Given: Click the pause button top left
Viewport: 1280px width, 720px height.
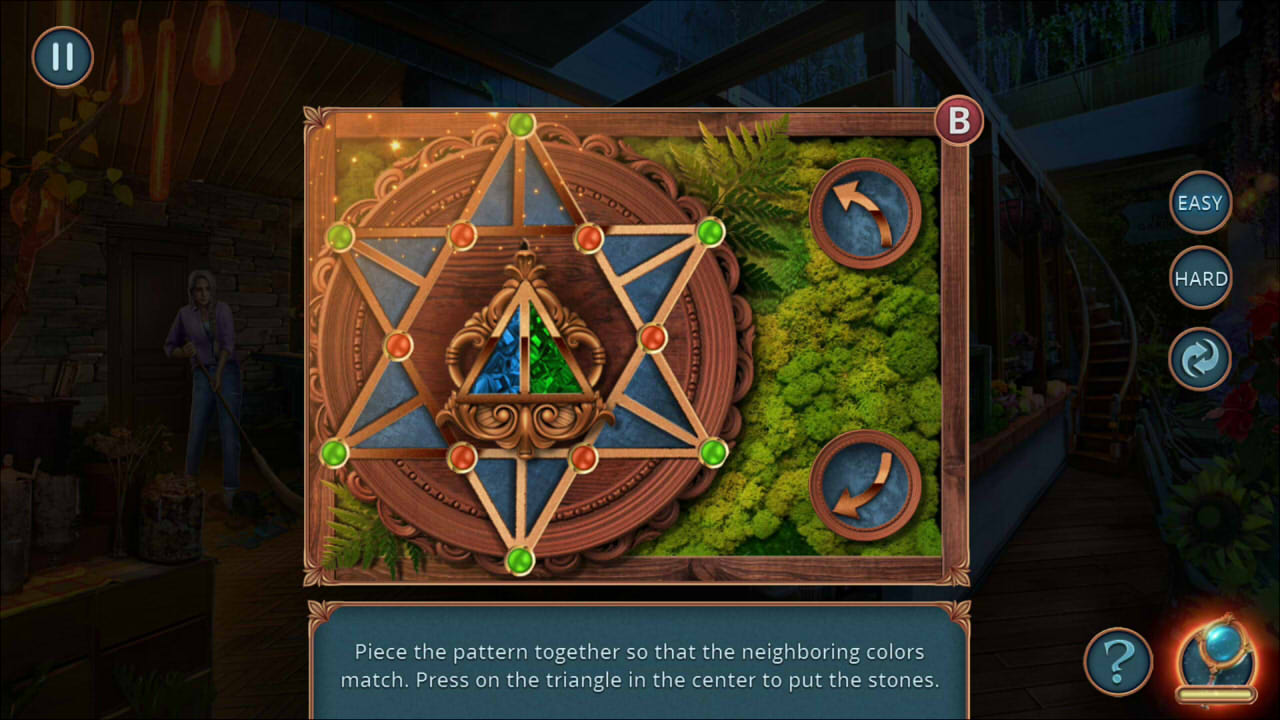Looking at the screenshot, I should (x=61, y=57).
